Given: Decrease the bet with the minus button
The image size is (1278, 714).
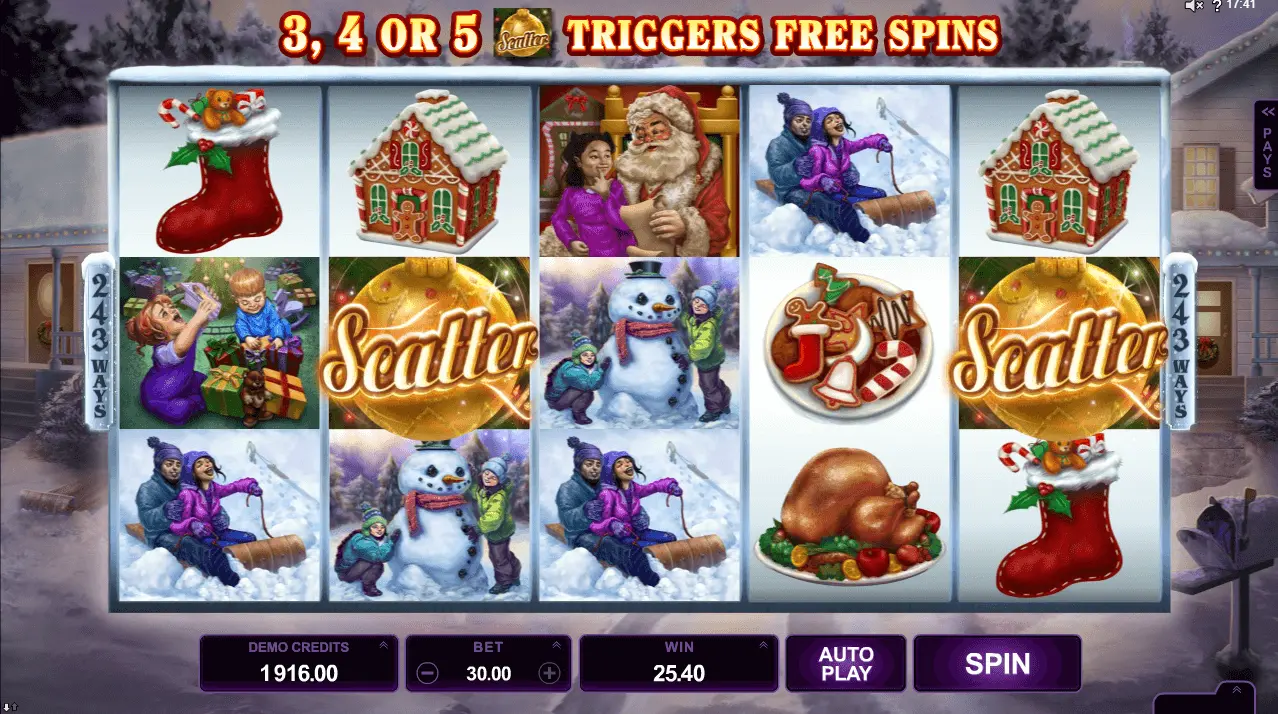Looking at the screenshot, I should point(427,673).
